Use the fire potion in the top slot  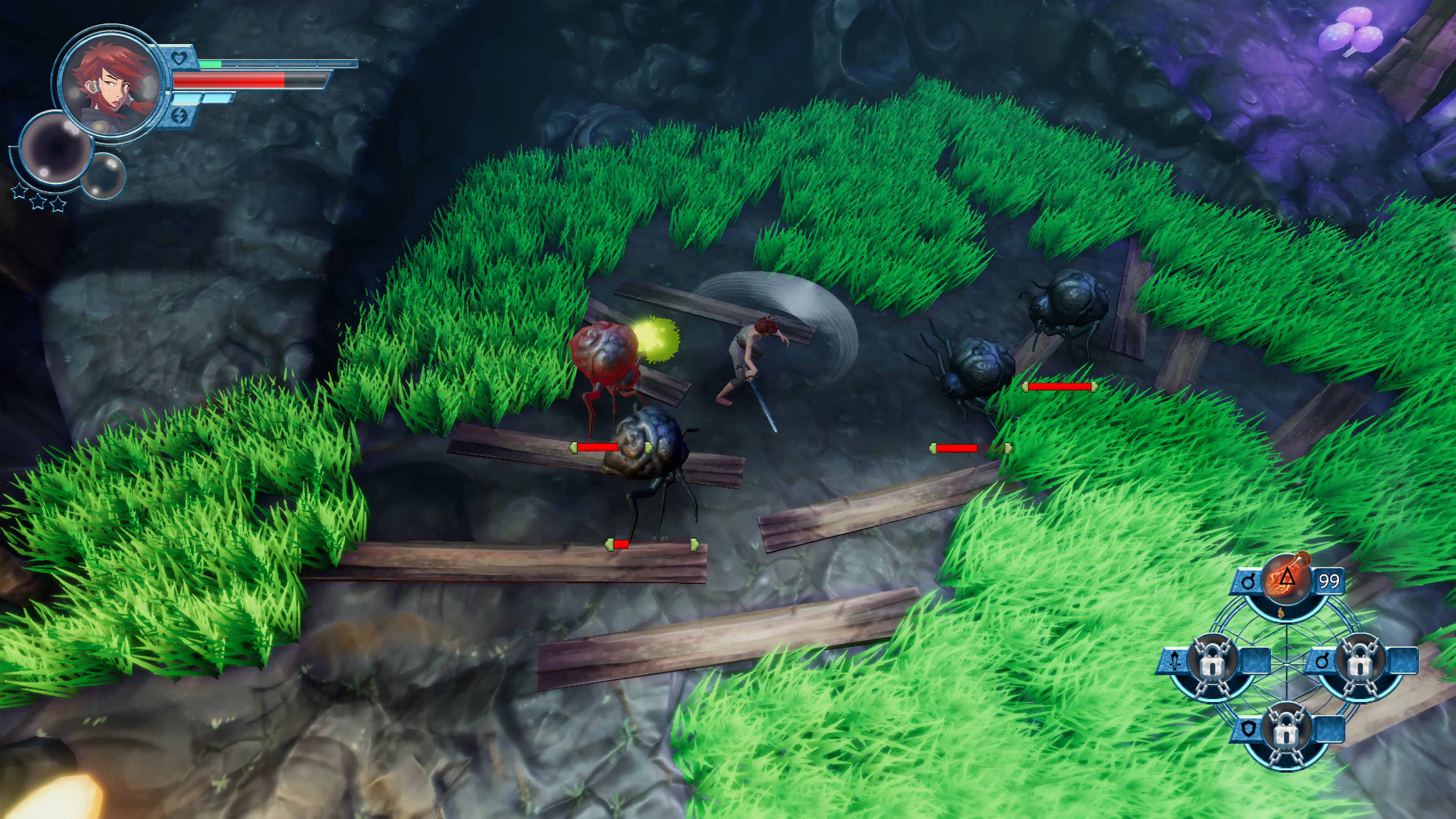1287,579
